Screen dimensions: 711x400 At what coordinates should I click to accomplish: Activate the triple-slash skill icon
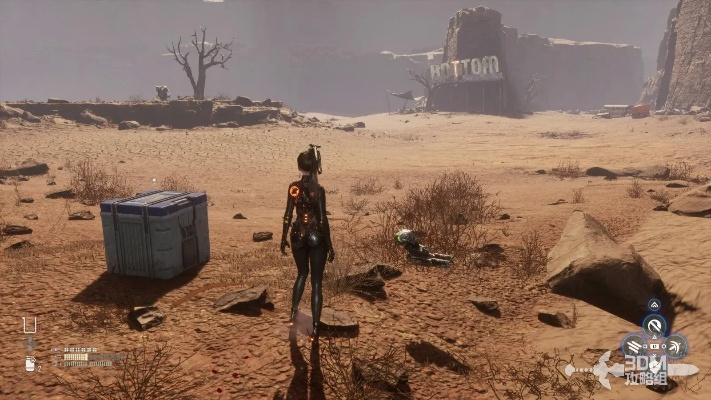click(634, 347)
